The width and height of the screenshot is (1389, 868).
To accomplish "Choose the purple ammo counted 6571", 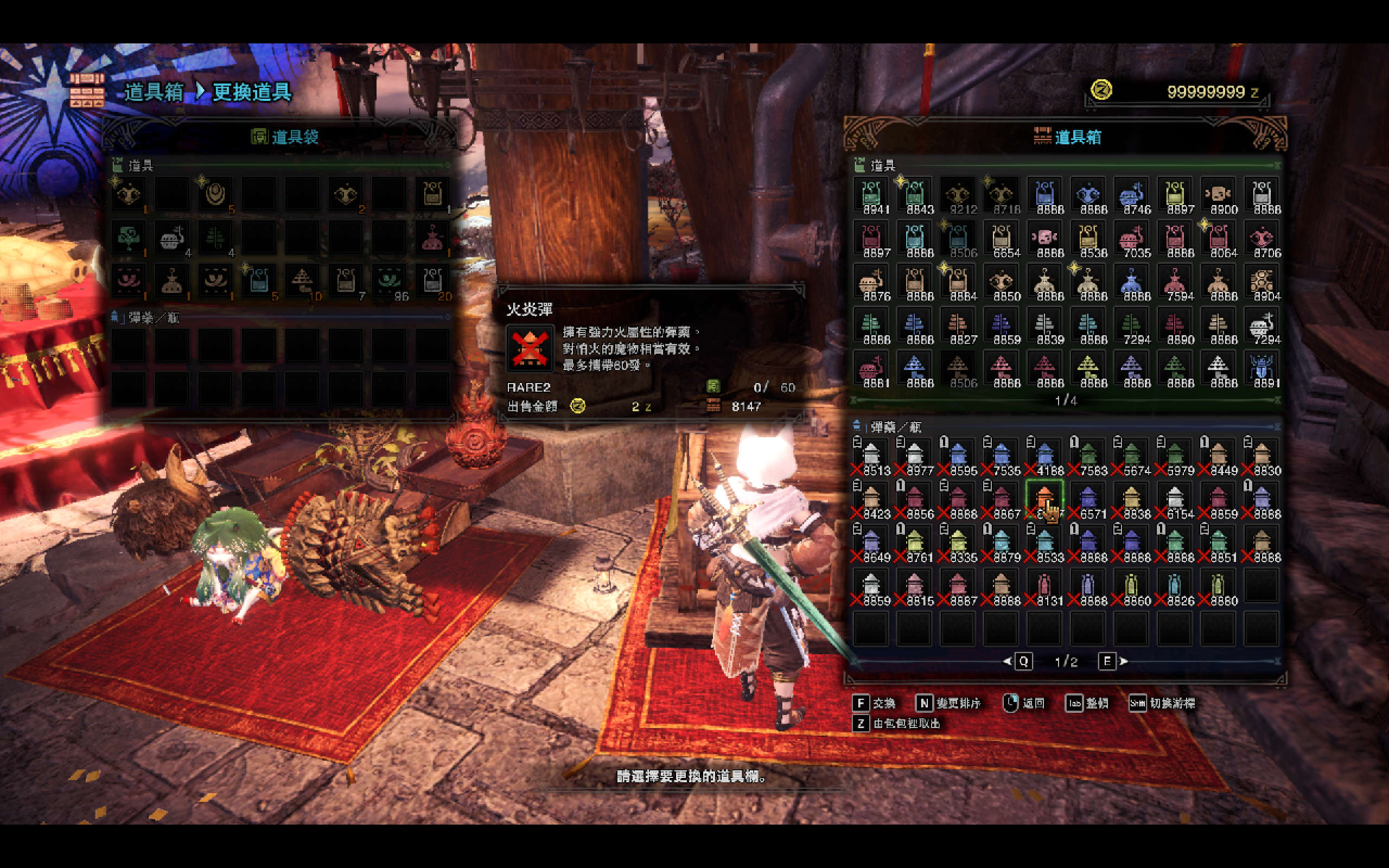I will 1088,500.
